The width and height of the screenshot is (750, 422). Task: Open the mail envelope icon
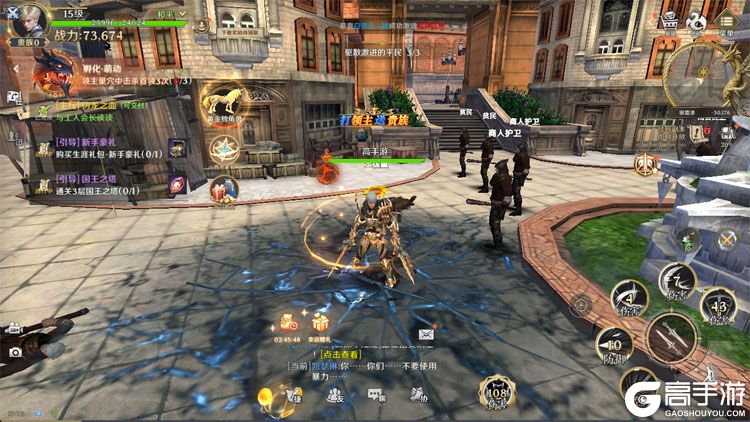[x=426, y=334]
